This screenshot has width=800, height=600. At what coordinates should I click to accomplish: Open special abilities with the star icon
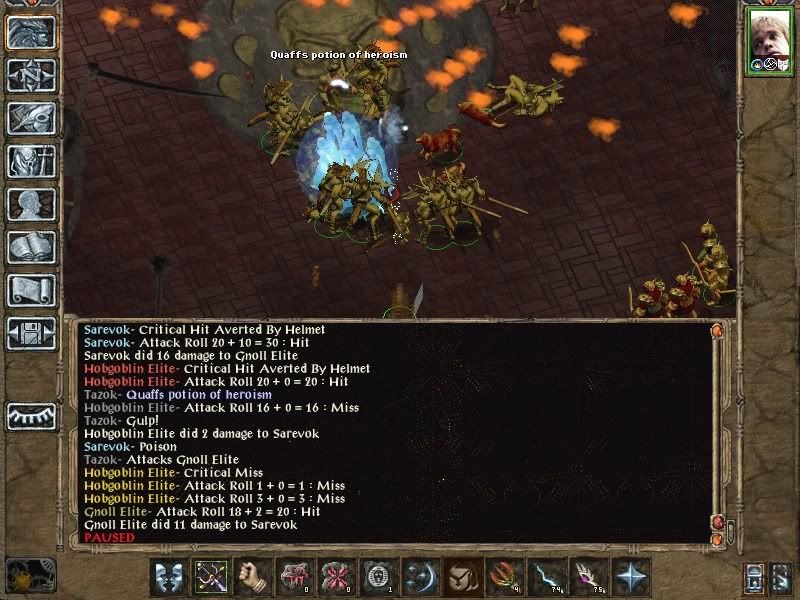pos(631,577)
